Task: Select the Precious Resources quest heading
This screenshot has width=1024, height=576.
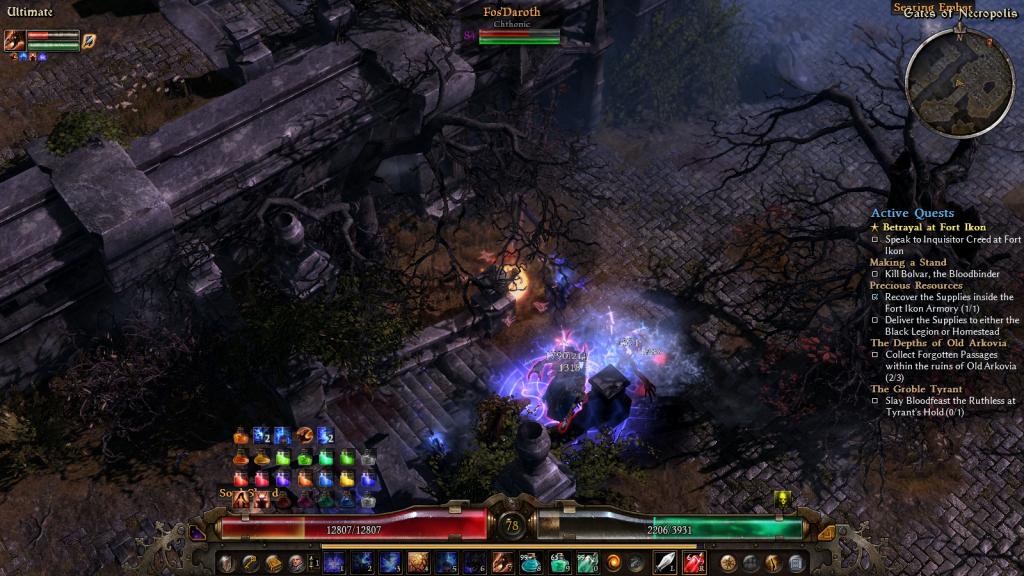Action: pyautogui.click(x=916, y=285)
